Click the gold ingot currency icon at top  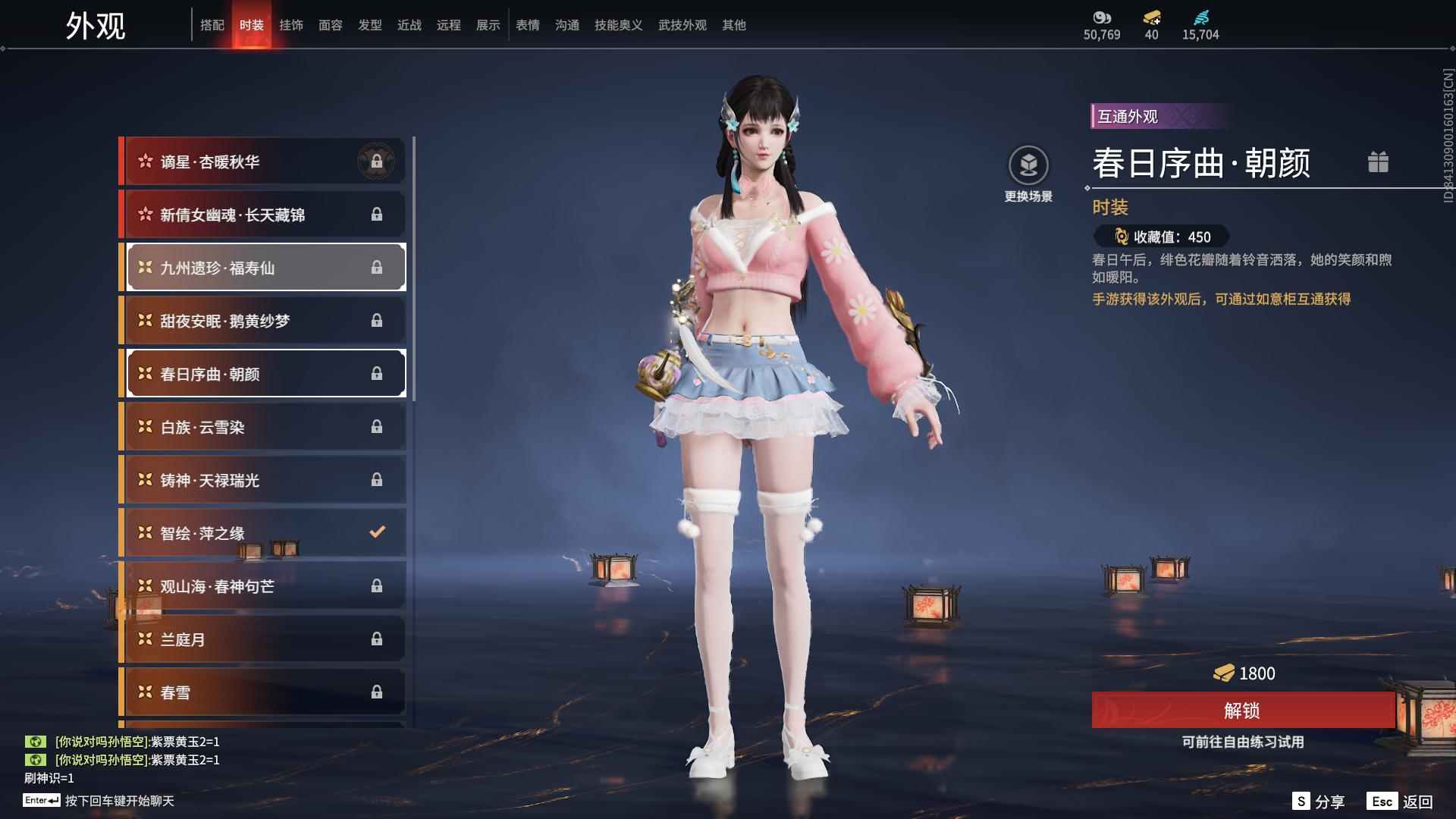[1151, 18]
